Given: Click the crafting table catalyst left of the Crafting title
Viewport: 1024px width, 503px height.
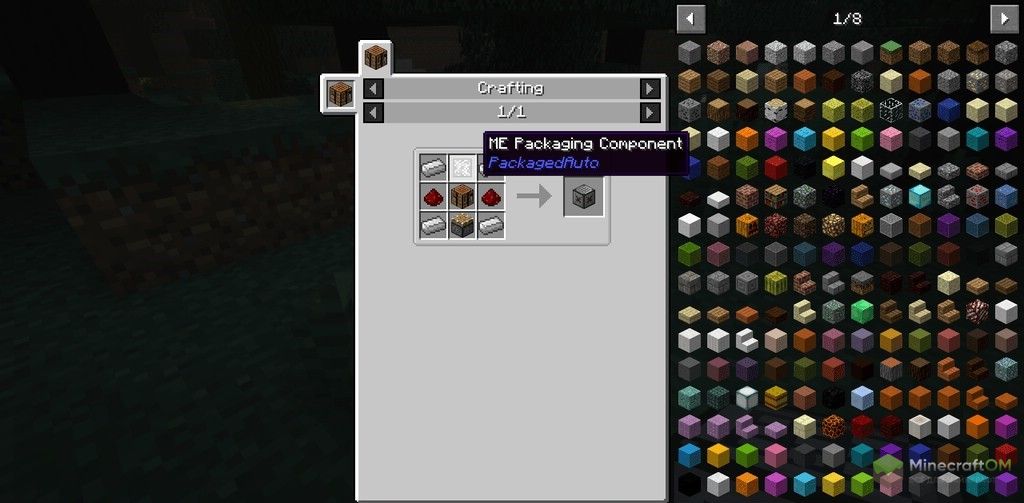Looking at the screenshot, I should pyautogui.click(x=340, y=93).
